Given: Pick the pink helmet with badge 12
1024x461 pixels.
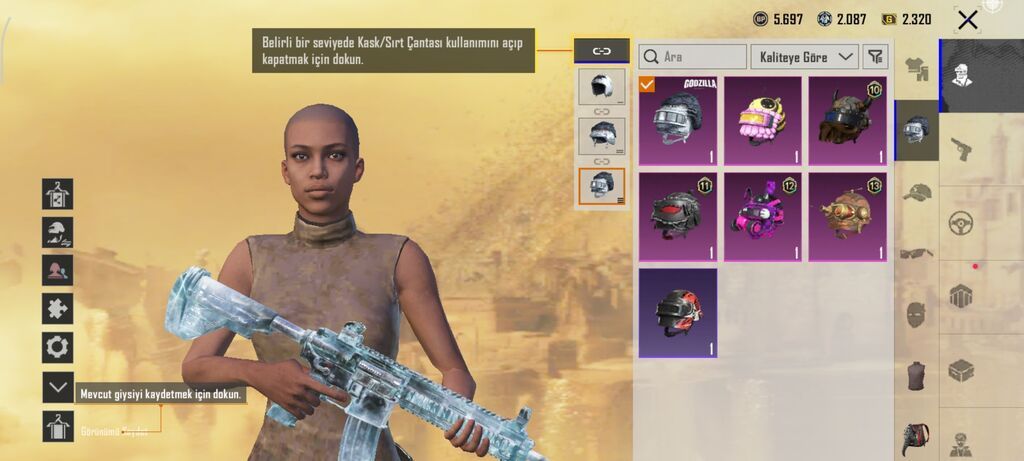Looking at the screenshot, I should (763, 216).
